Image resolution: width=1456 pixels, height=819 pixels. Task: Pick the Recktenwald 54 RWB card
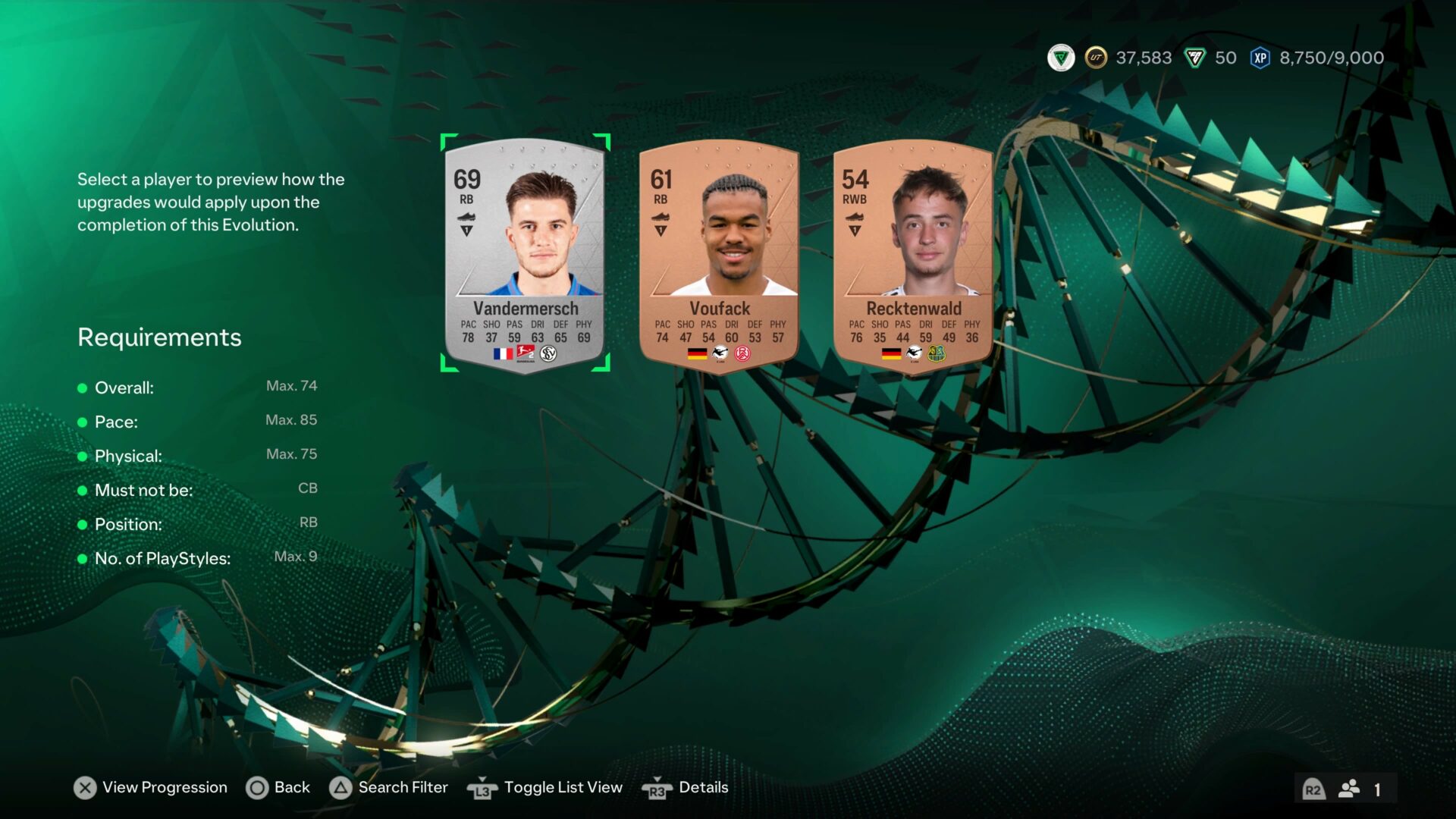pyautogui.click(x=913, y=253)
